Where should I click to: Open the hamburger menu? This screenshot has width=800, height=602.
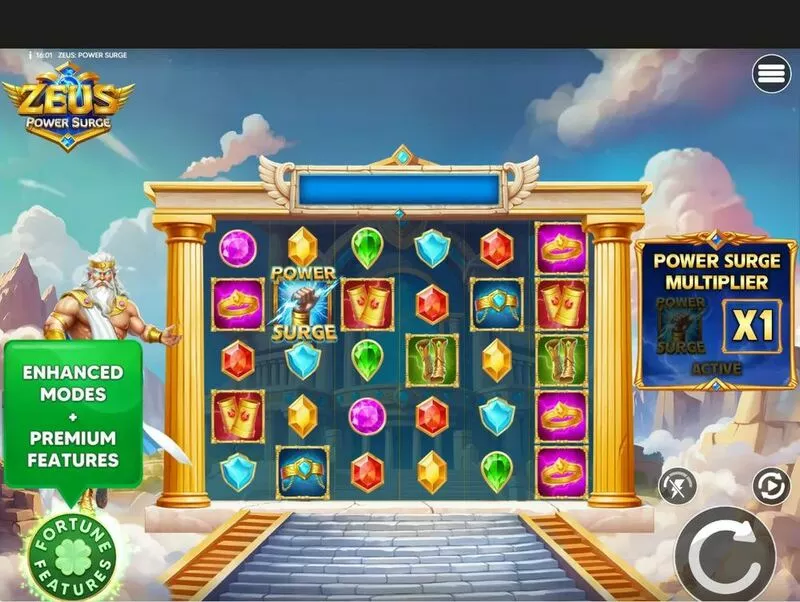tap(771, 74)
